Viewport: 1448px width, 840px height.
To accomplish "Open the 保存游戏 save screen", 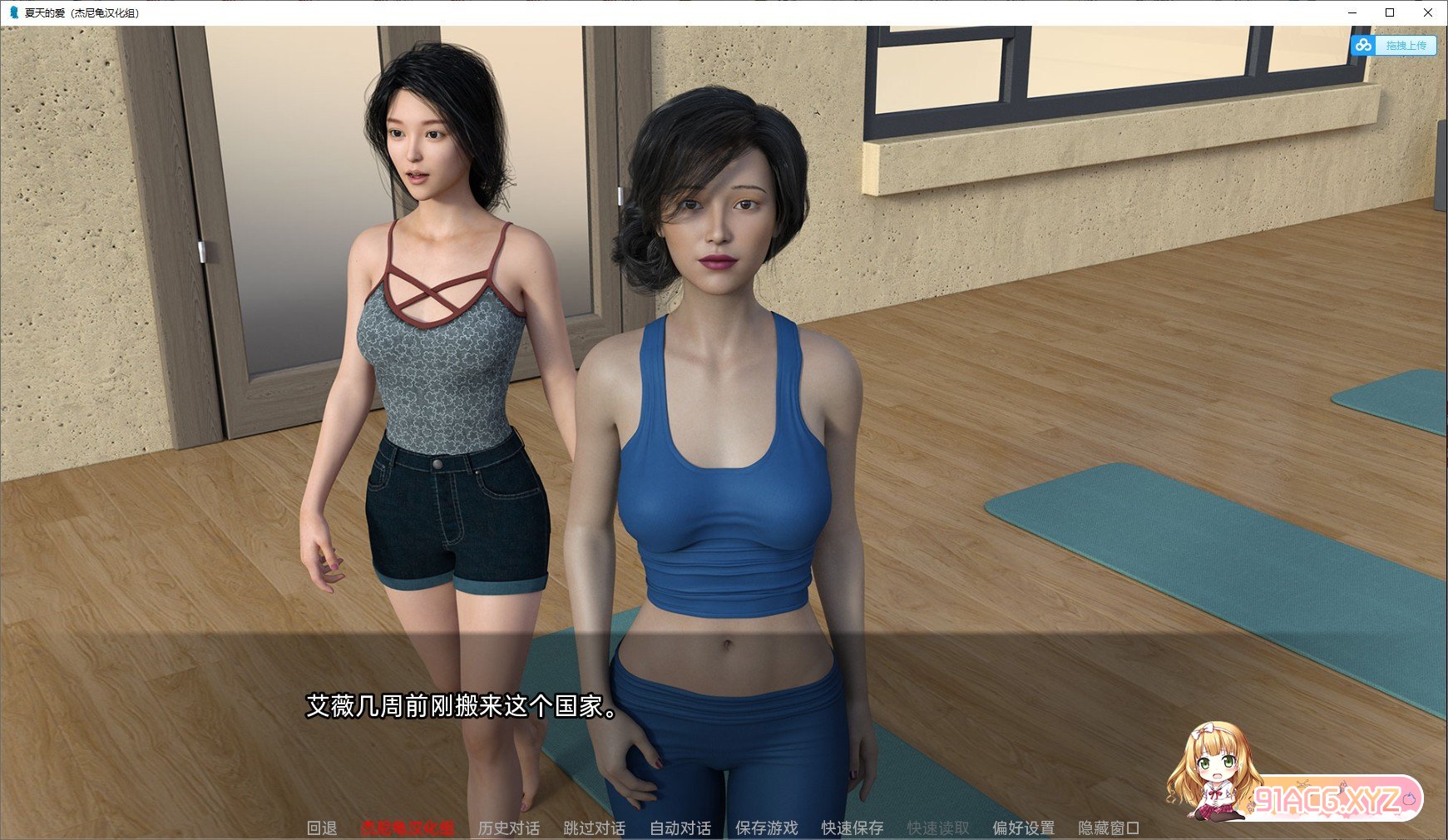I will (x=766, y=828).
